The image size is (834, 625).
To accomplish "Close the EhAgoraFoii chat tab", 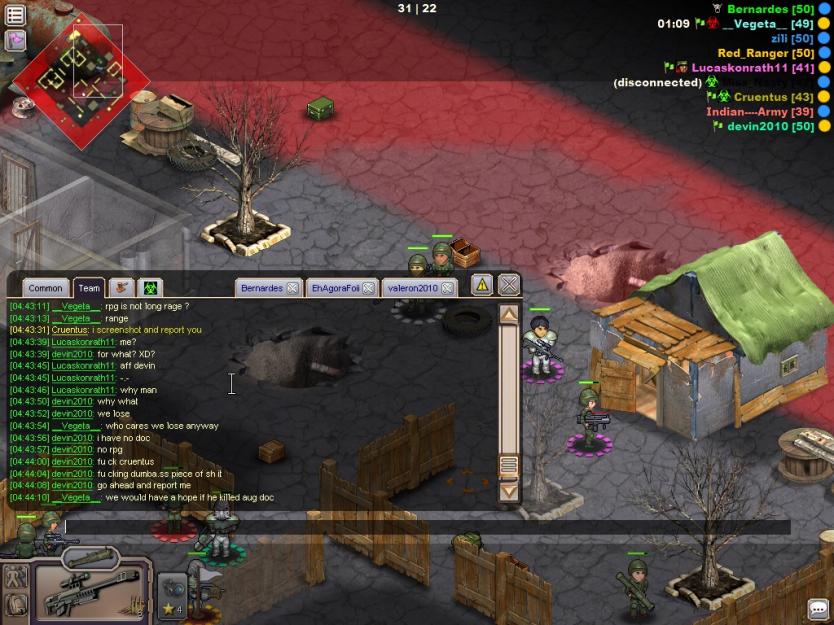I will 368,288.
